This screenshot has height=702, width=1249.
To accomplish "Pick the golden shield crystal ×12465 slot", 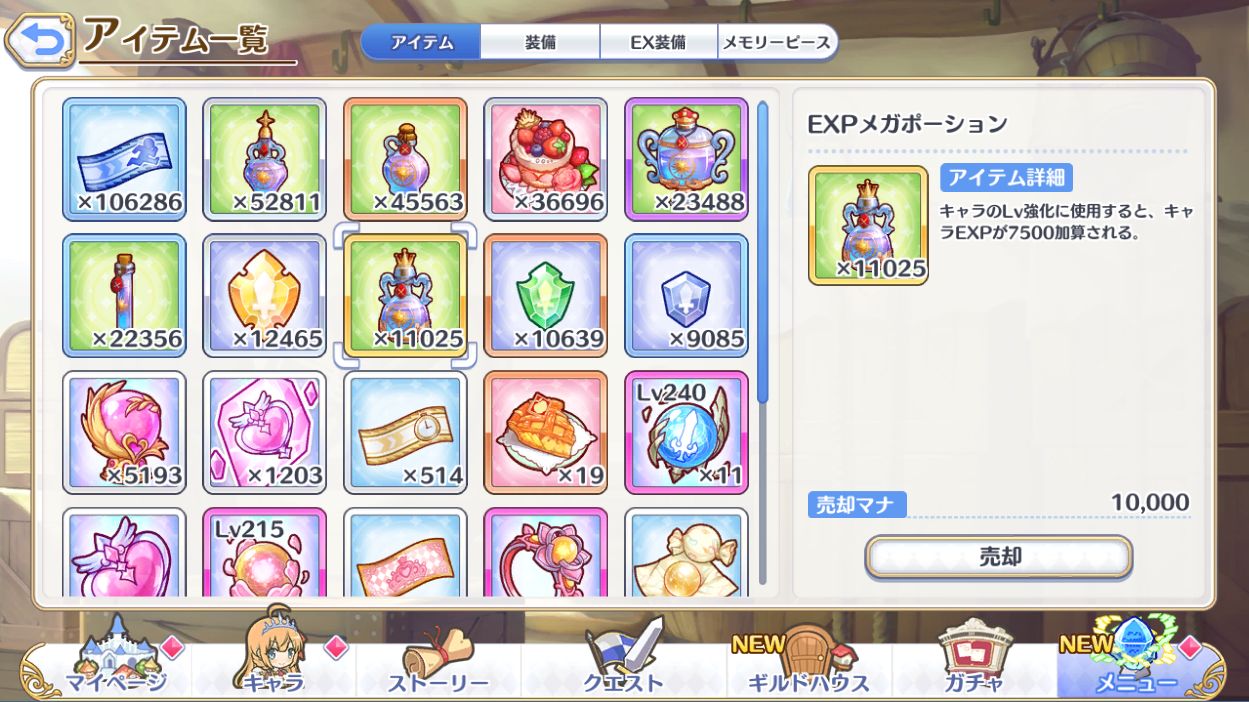I will coord(265,296).
